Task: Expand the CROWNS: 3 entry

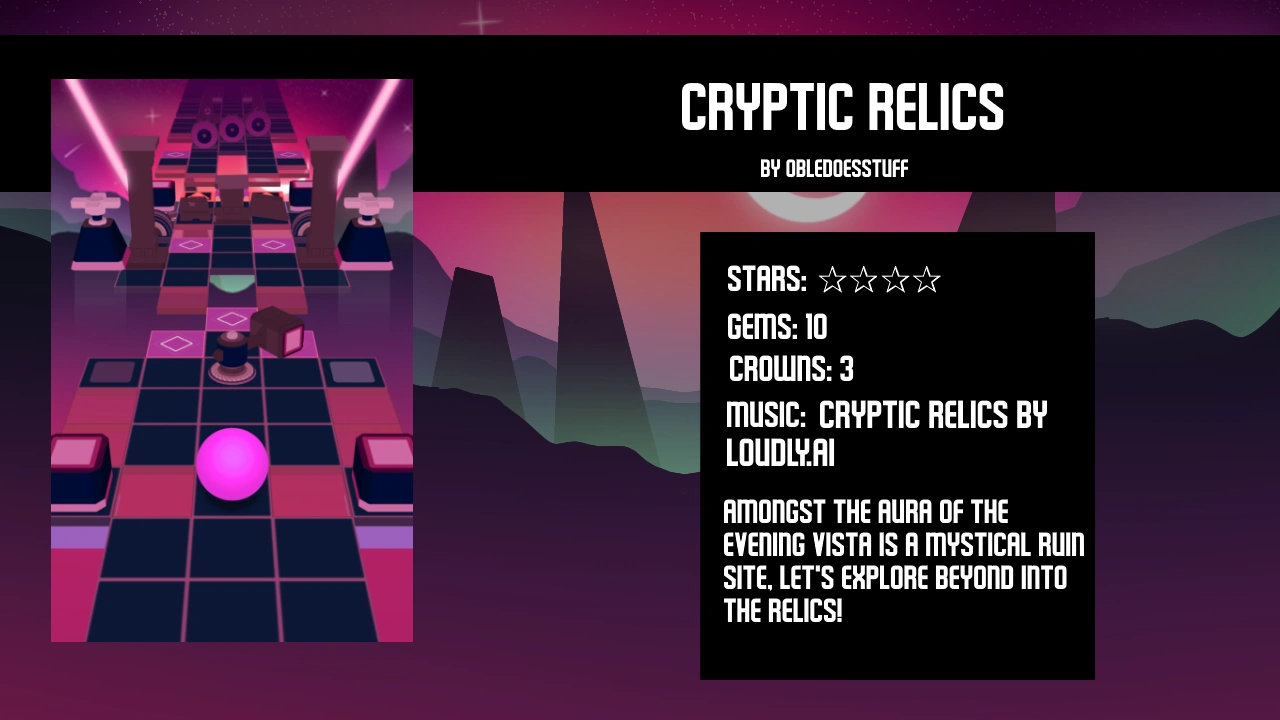Action: point(790,370)
